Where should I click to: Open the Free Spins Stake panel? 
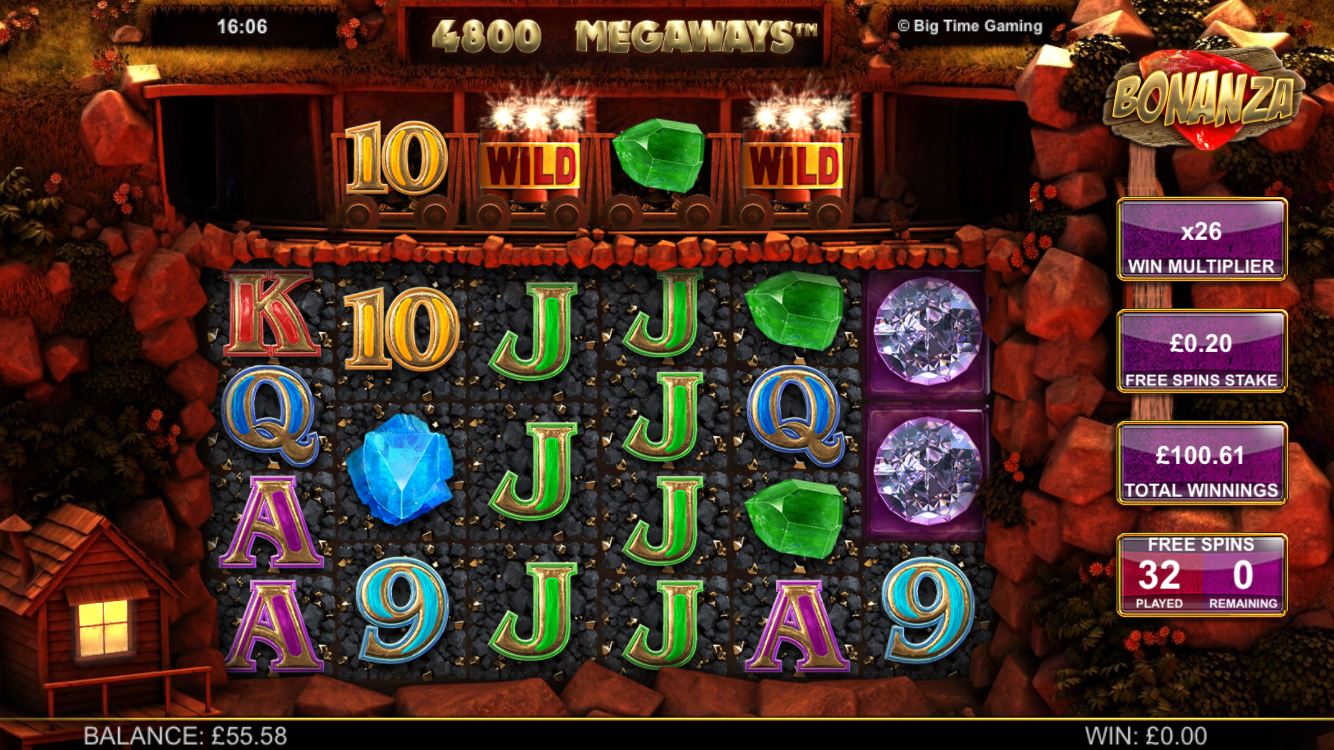(1201, 350)
